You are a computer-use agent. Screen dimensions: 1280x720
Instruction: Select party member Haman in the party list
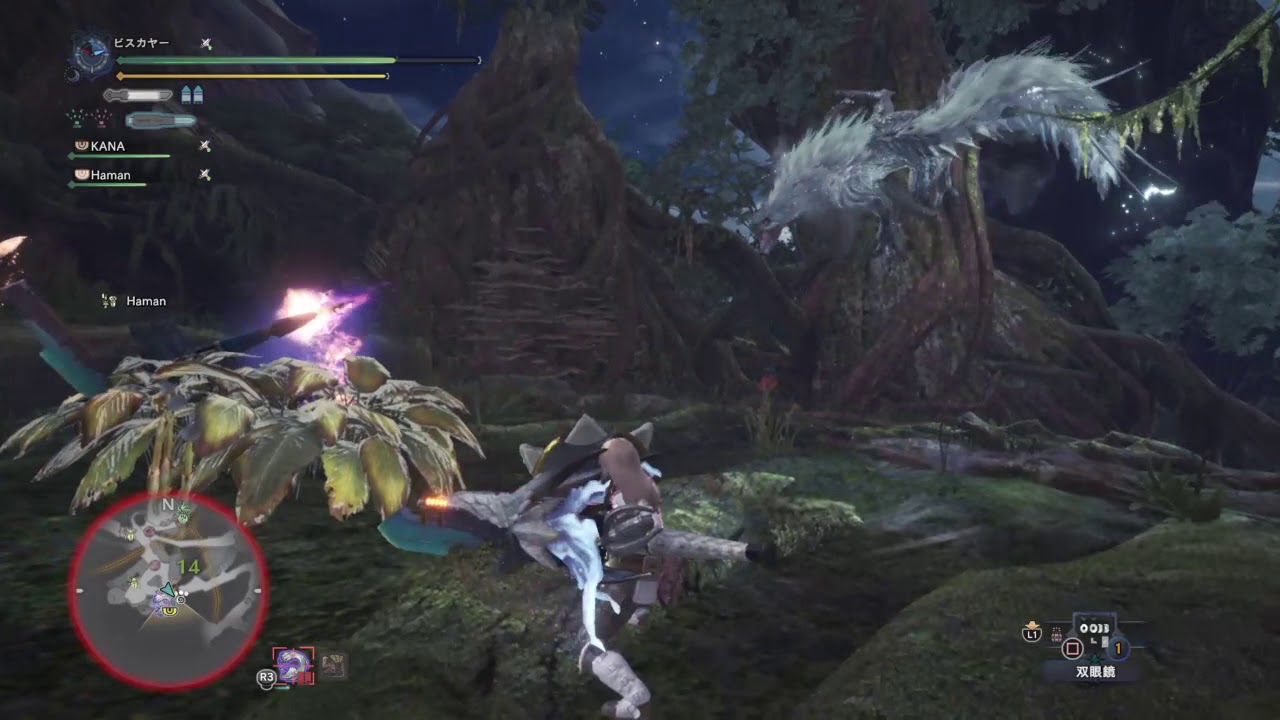click(x=110, y=175)
